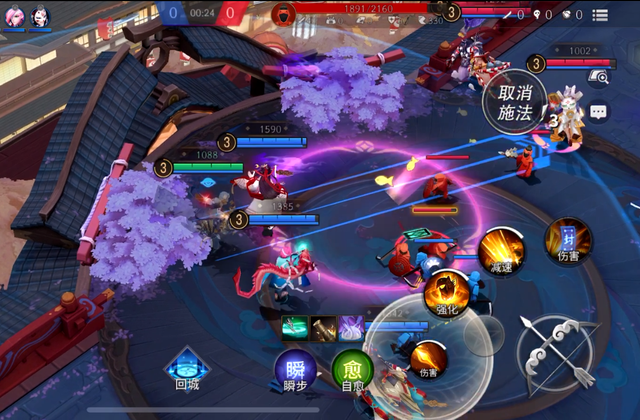
Task: Activate the 自愈 self-heal spell
Action: coord(352,367)
